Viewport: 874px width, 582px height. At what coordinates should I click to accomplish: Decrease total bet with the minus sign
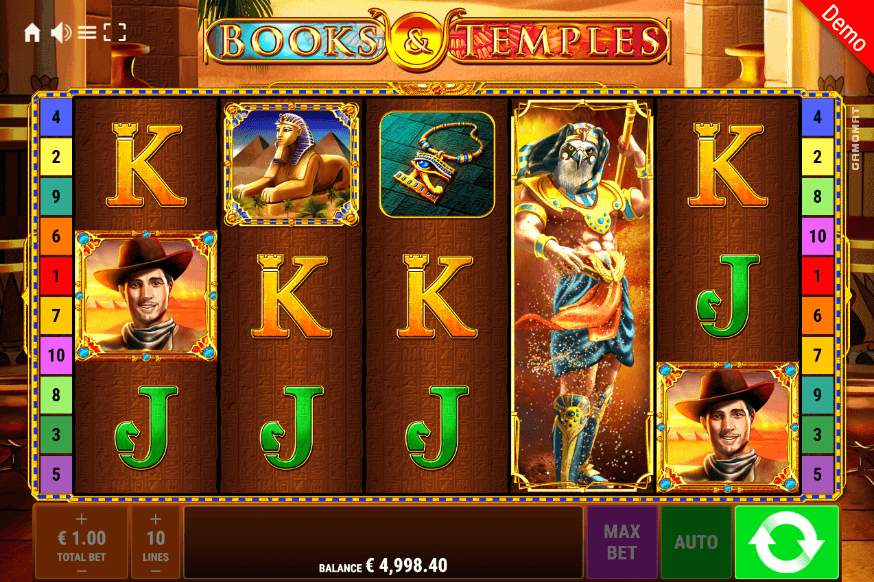coord(81,570)
